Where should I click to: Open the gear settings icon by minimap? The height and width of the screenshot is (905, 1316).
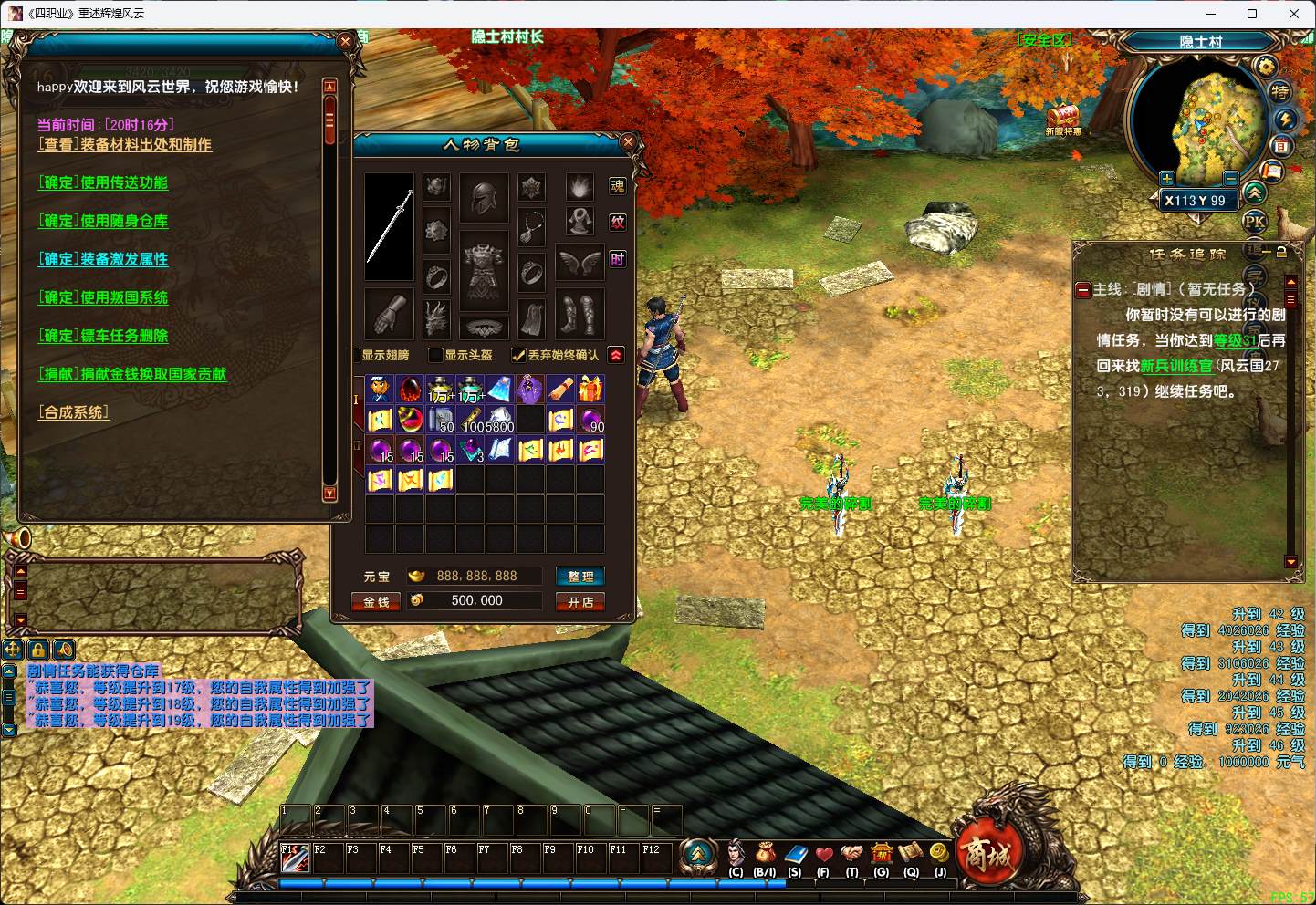(1266, 66)
